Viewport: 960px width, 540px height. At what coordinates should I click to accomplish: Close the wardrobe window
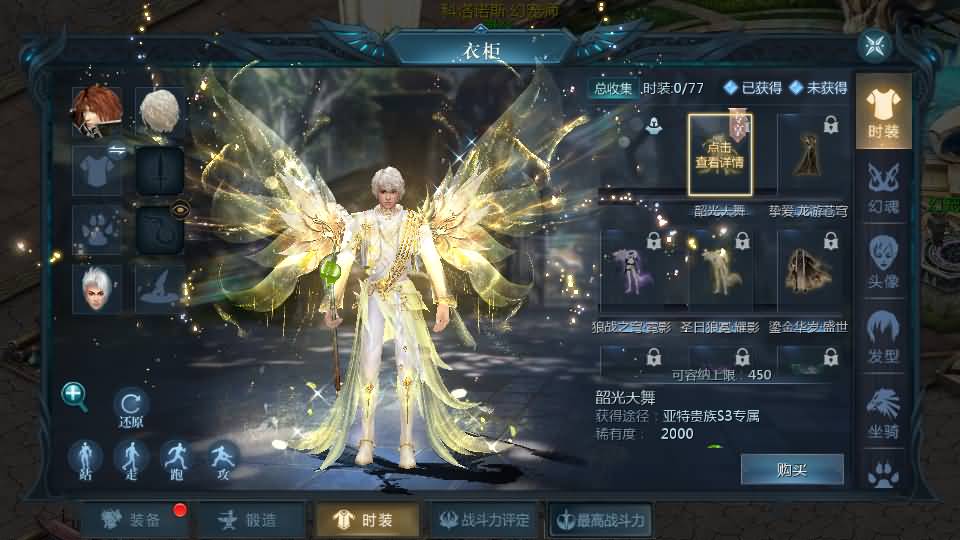pos(875,45)
